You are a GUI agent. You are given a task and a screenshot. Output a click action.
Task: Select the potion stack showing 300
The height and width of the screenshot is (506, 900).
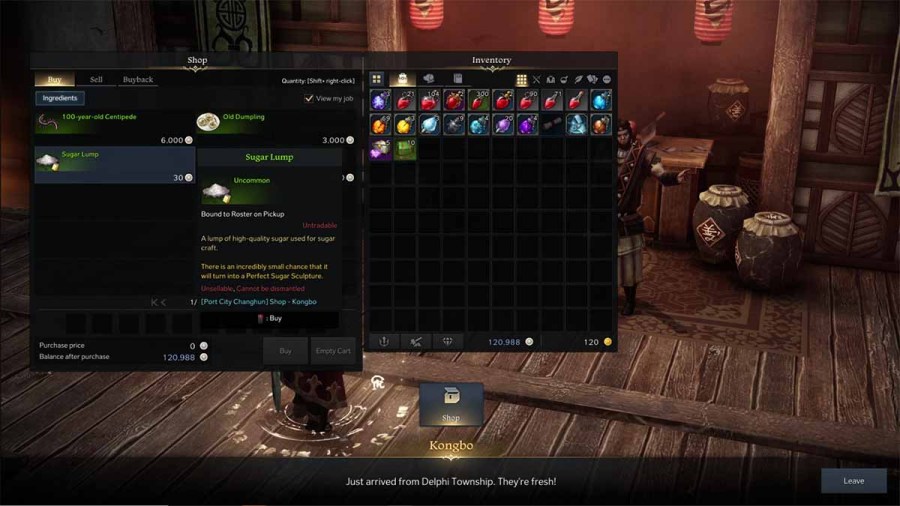478,100
